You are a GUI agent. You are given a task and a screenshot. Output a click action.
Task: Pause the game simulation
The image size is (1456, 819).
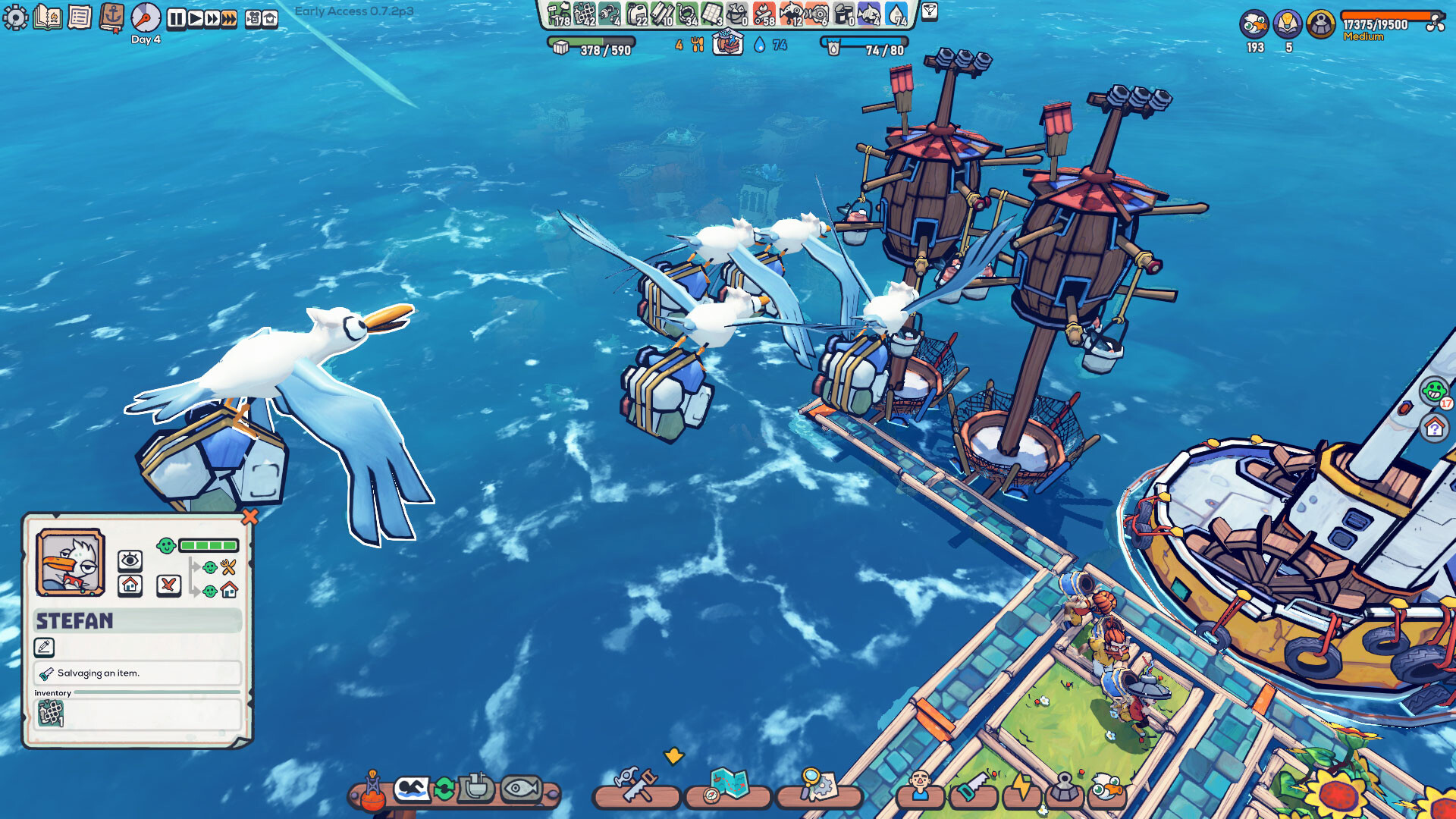click(176, 19)
